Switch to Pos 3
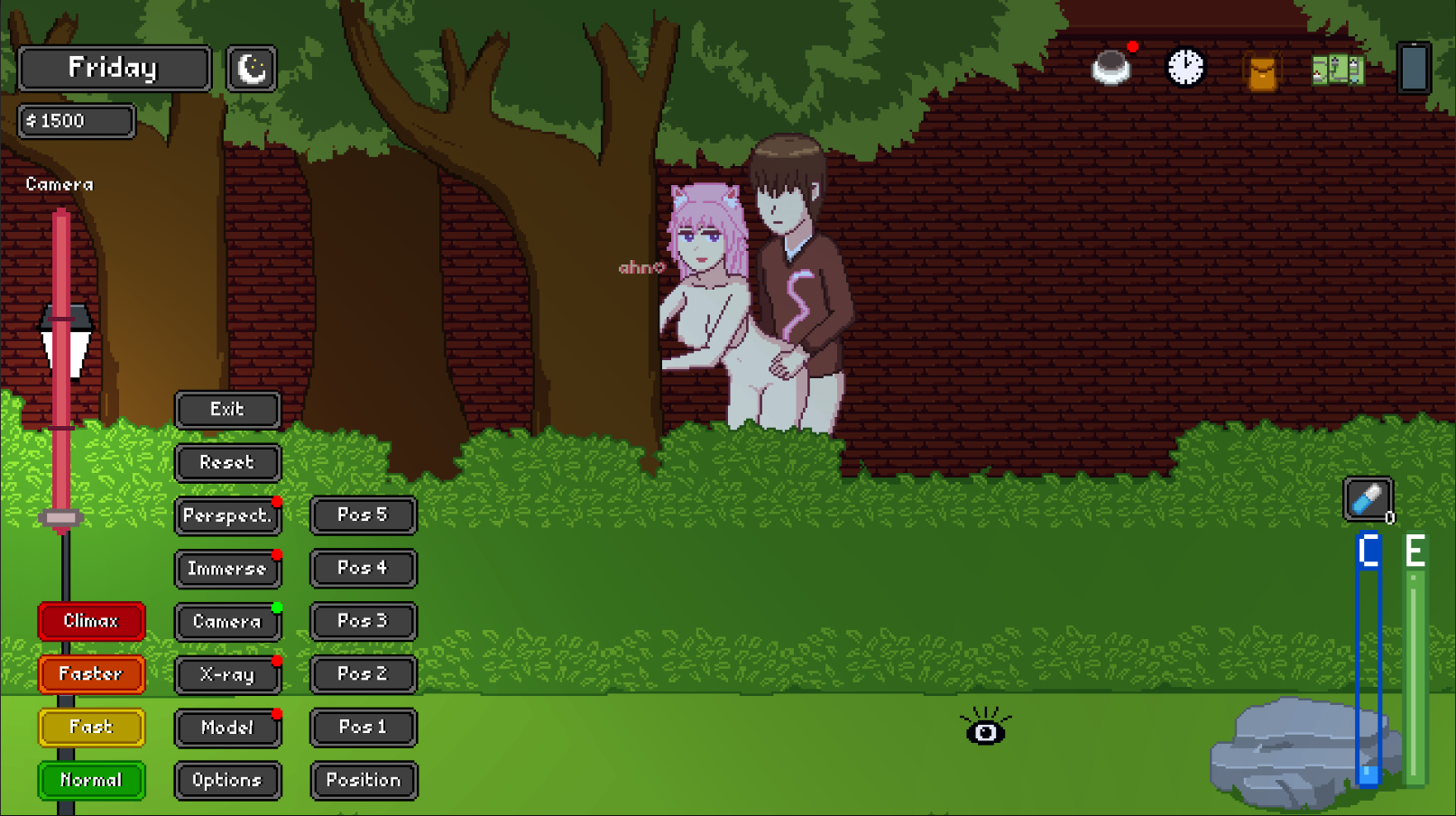This screenshot has height=816, width=1456. [x=363, y=621]
